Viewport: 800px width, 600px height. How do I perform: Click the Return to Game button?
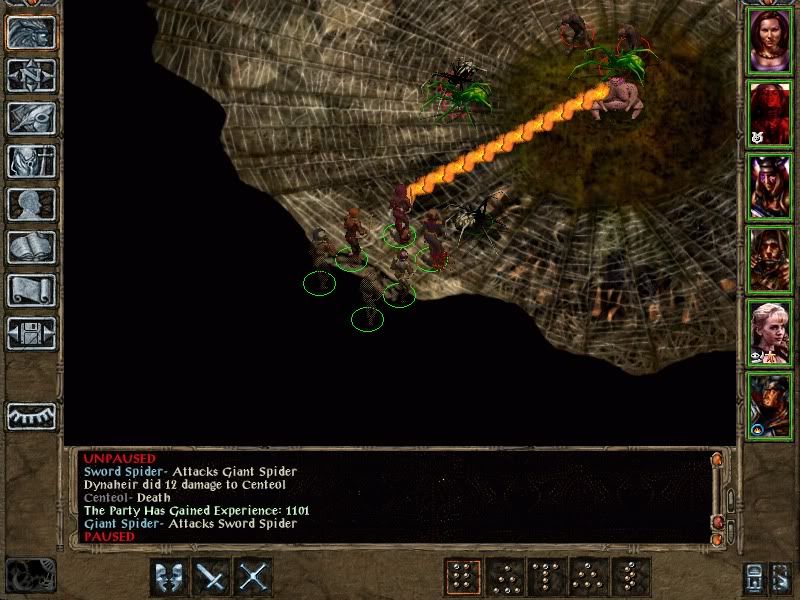tap(31, 33)
